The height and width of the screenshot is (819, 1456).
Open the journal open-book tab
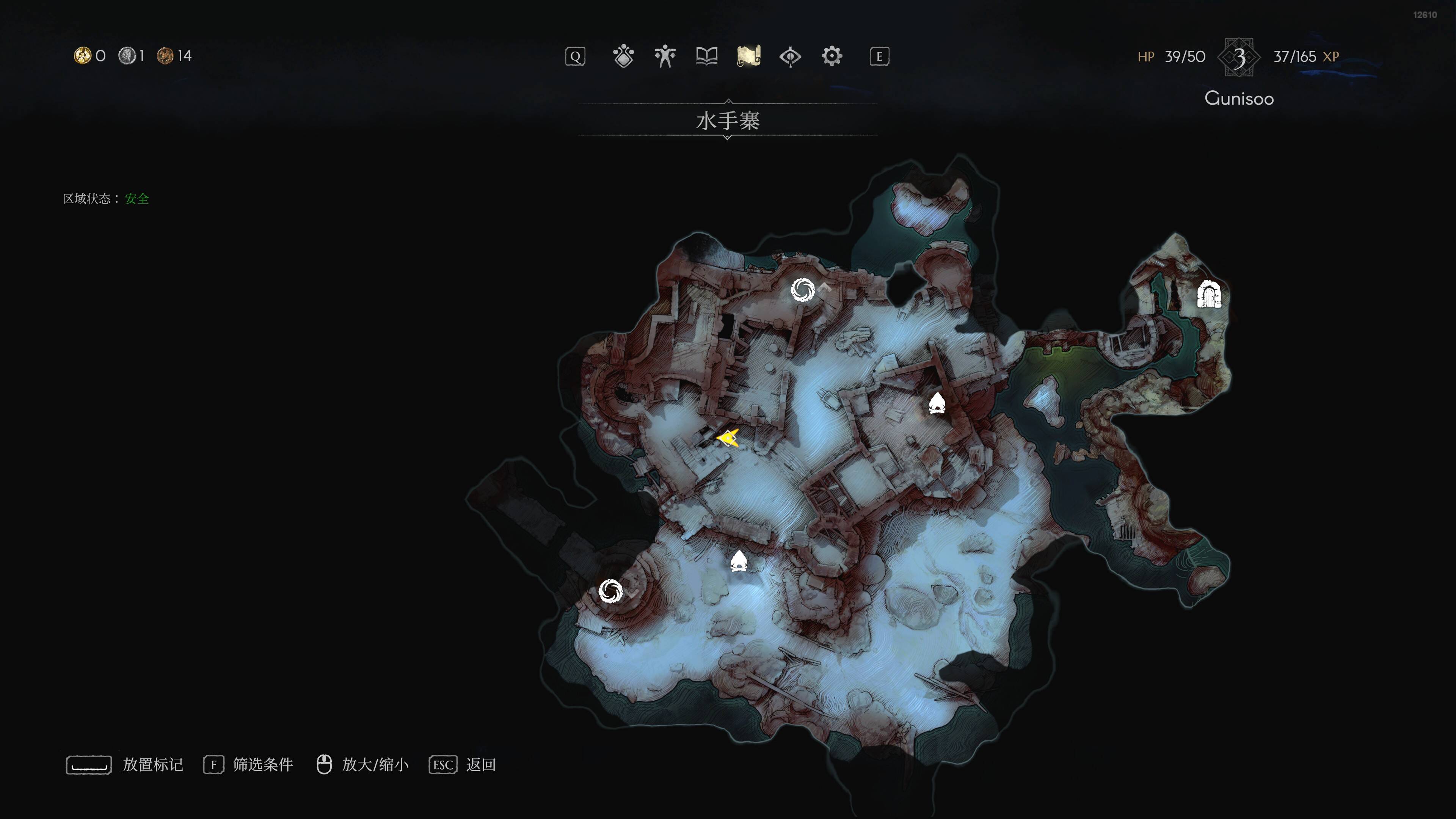click(x=706, y=56)
